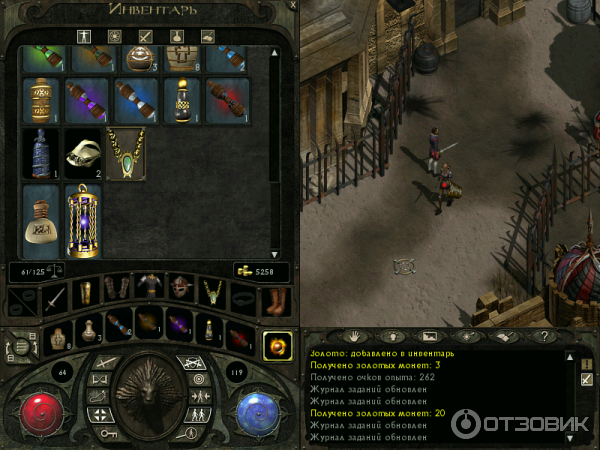The image size is (600, 450).
Task: Activate the selected fiery orb spell icon
Action: pos(276,346)
